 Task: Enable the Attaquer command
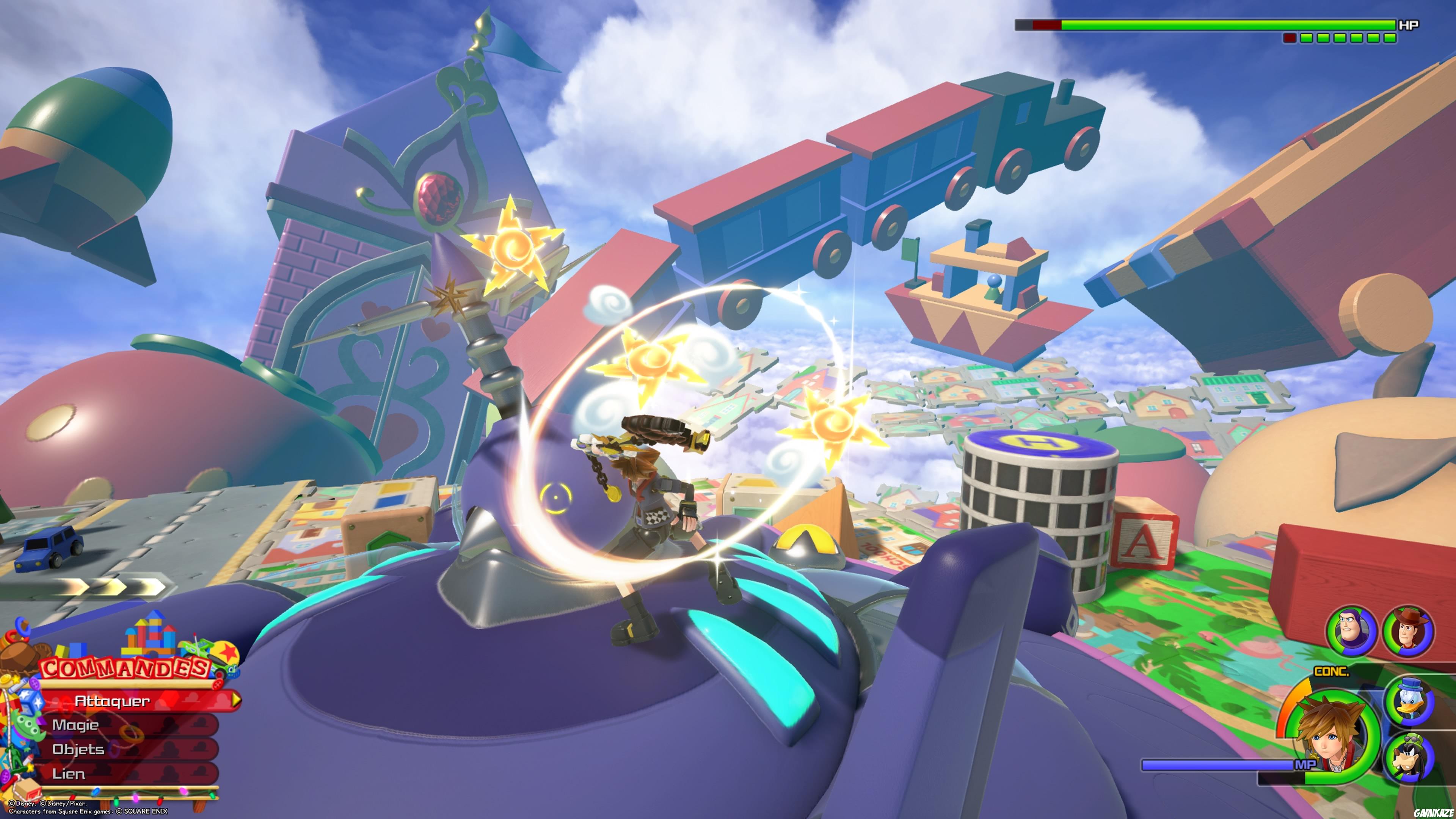pos(113,701)
